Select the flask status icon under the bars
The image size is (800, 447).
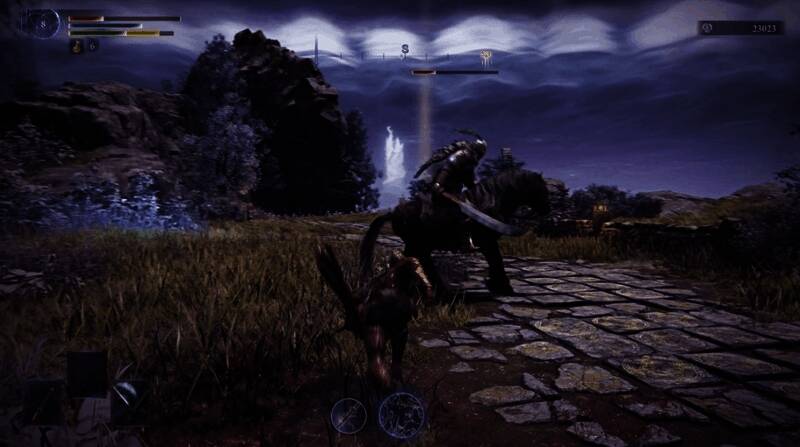coord(75,46)
